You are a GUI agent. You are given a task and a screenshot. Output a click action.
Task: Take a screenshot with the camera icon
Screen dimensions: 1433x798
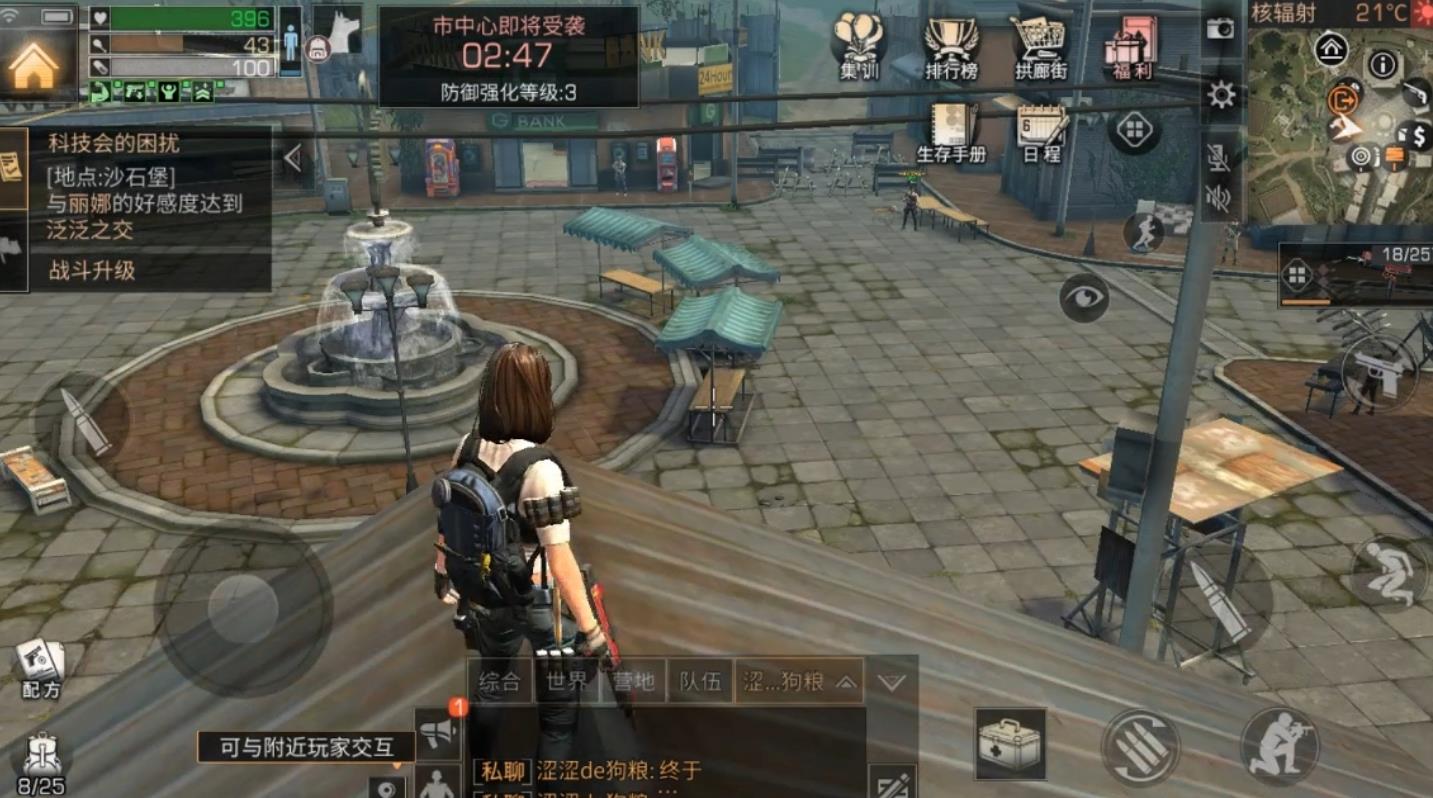[1220, 29]
